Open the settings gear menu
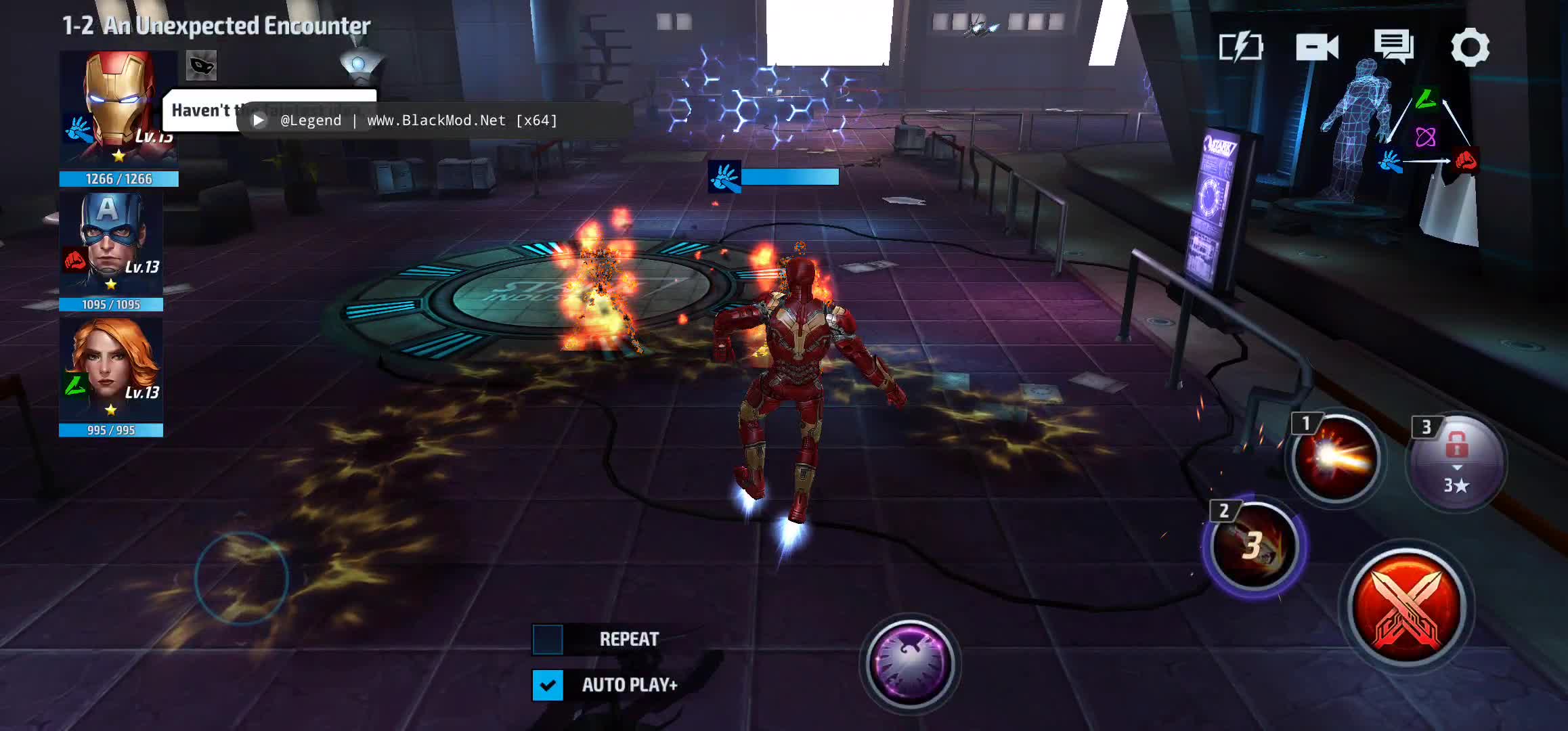Image resolution: width=1568 pixels, height=731 pixels. click(x=1470, y=47)
